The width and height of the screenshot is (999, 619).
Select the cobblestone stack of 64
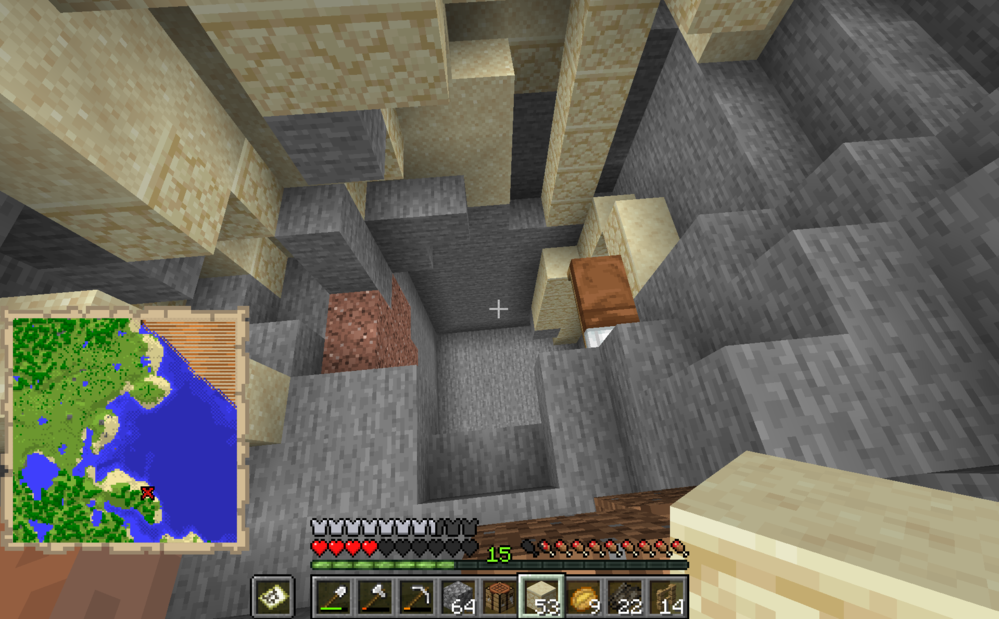point(458,597)
